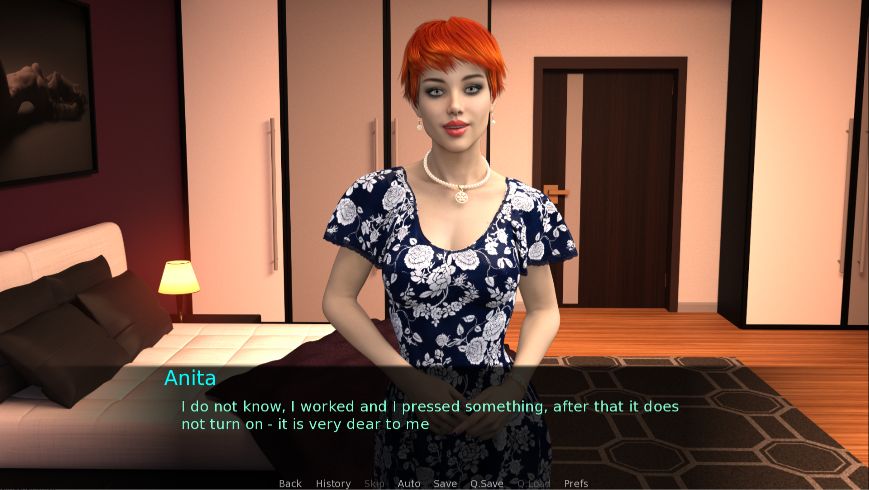Click the Q.Load quick-menu button
Screen dimensions: 869x490
[x=533, y=484]
